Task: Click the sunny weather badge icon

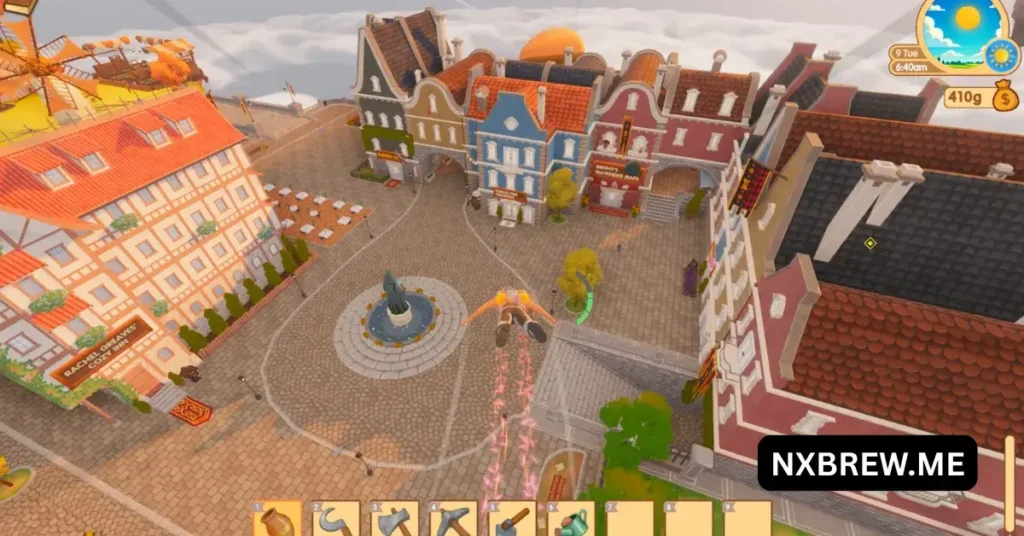Action: (1000, 55)
